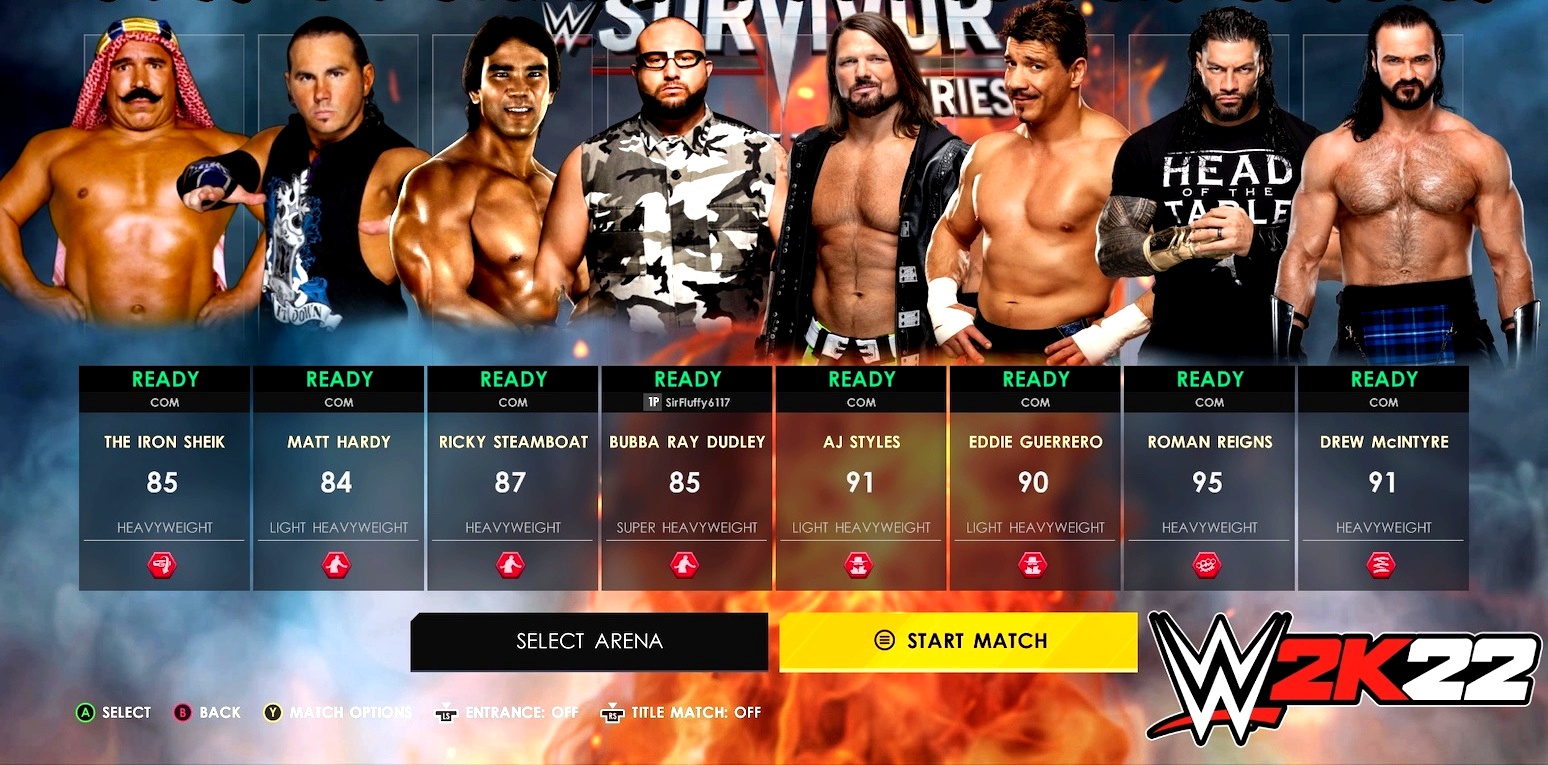Choose the Matt Hardy card
Image resolution: width=1548 pixels, height=765 pixels.
338,478
